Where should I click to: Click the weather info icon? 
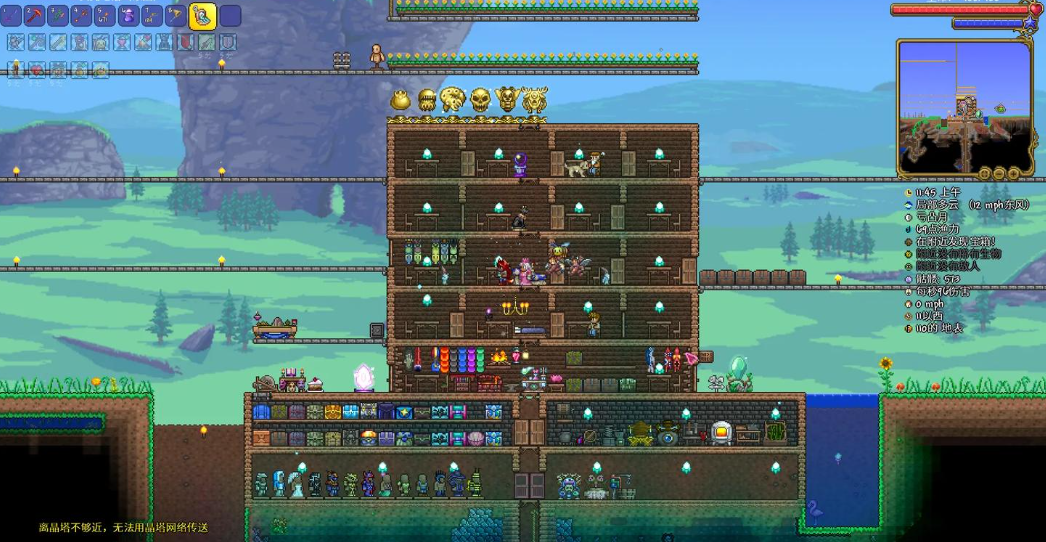click(909, 204)
